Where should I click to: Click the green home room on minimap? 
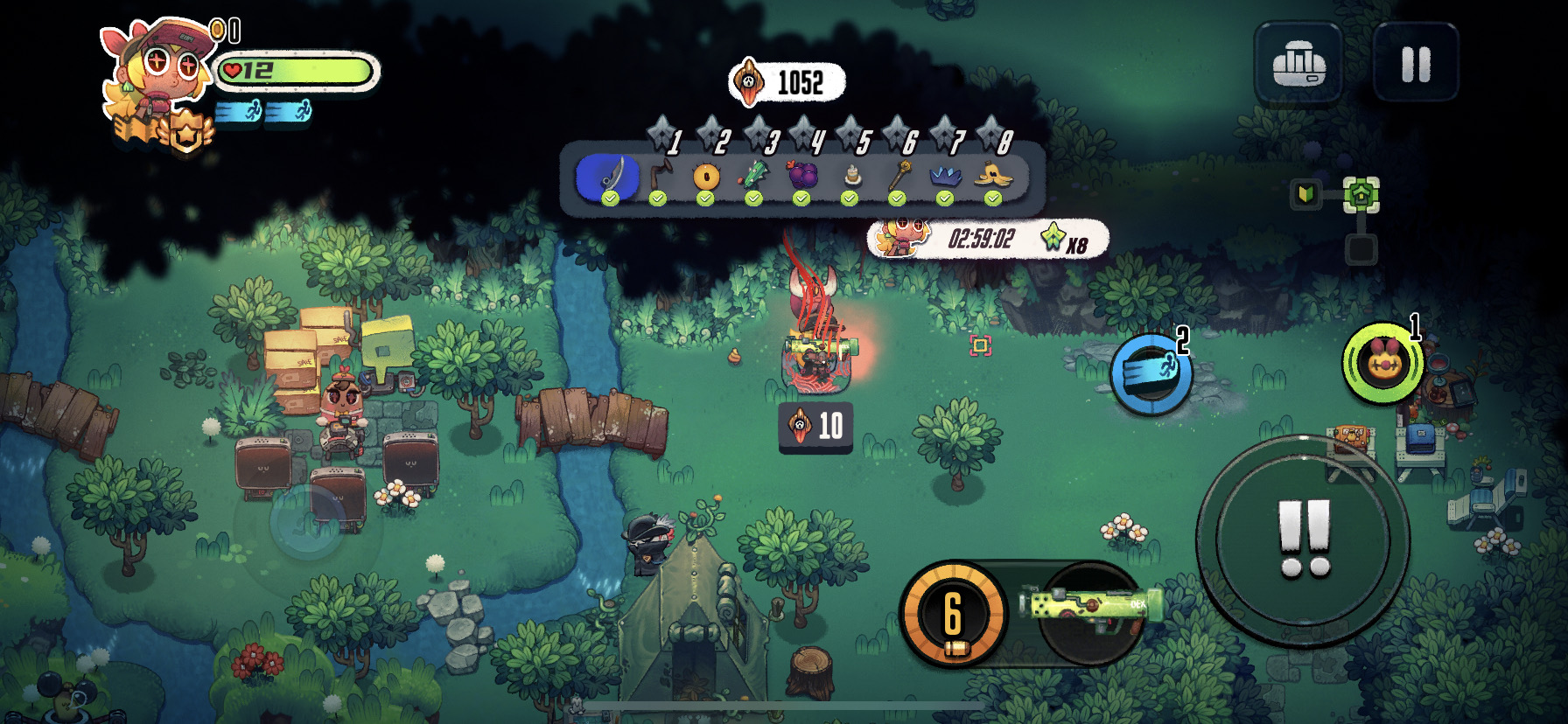coord(1361,194)
